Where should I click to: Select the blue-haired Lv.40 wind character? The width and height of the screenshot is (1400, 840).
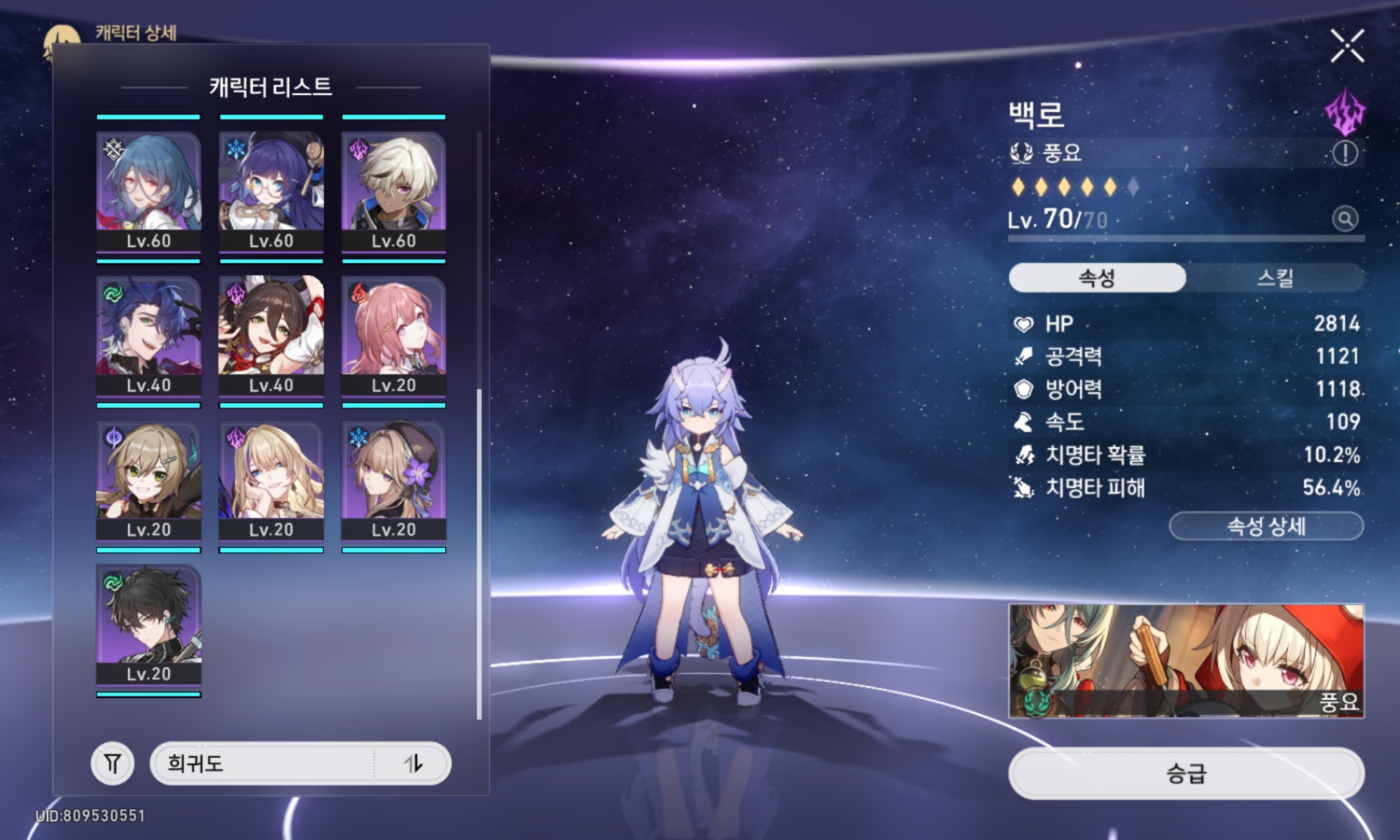click(x=148, y=335)
